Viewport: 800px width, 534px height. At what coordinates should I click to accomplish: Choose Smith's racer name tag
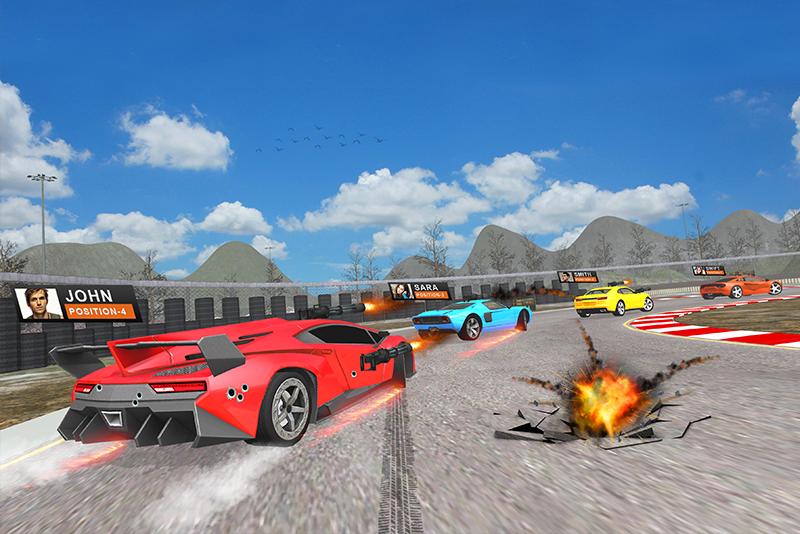577,276
